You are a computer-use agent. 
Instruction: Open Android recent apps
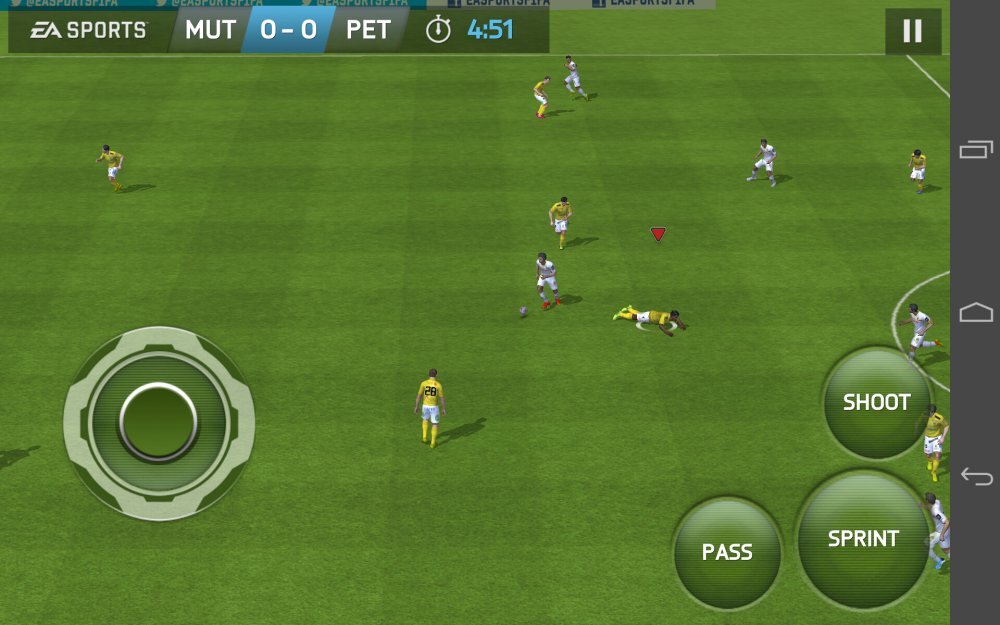[976, 150]
